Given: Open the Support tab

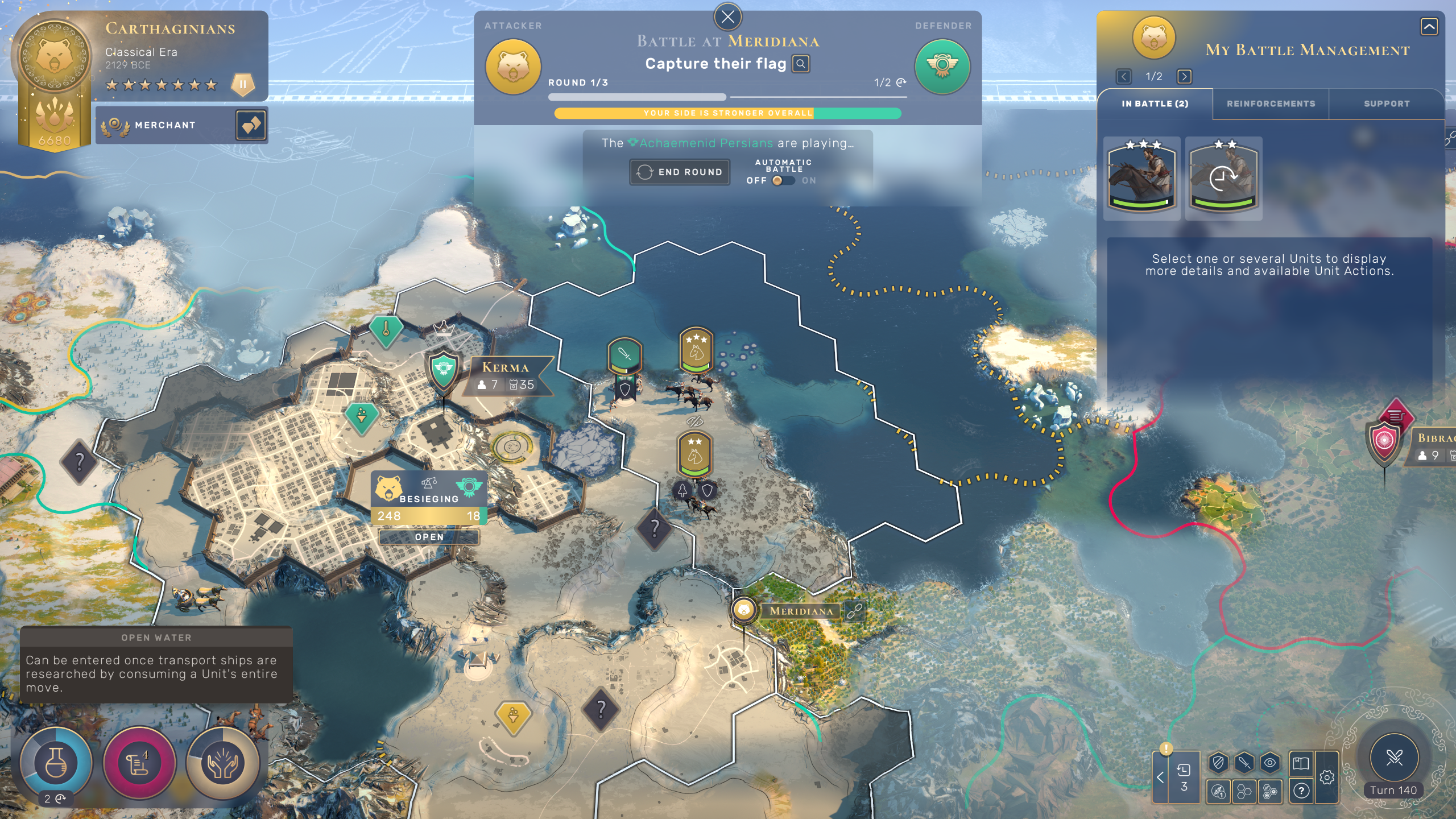Looking at the screenshot, I should [x=1387, y=104].
